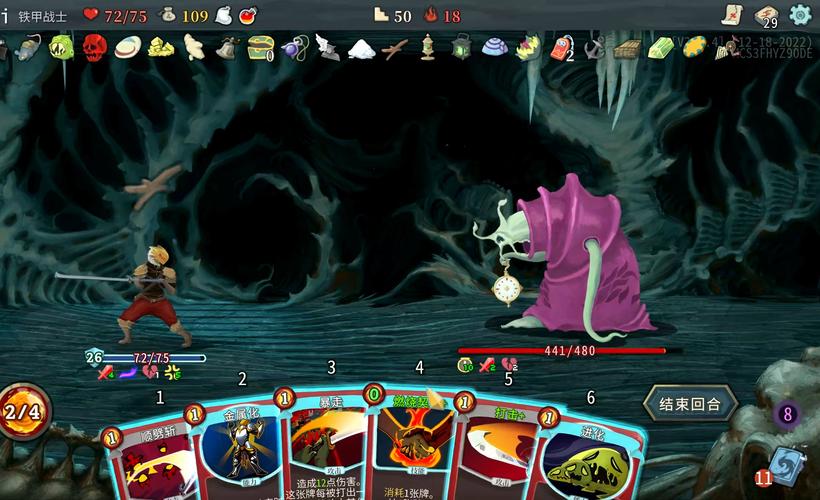
Task: Select the 顺劈斩 (Cleave) card
Action: tap(150, 455)
